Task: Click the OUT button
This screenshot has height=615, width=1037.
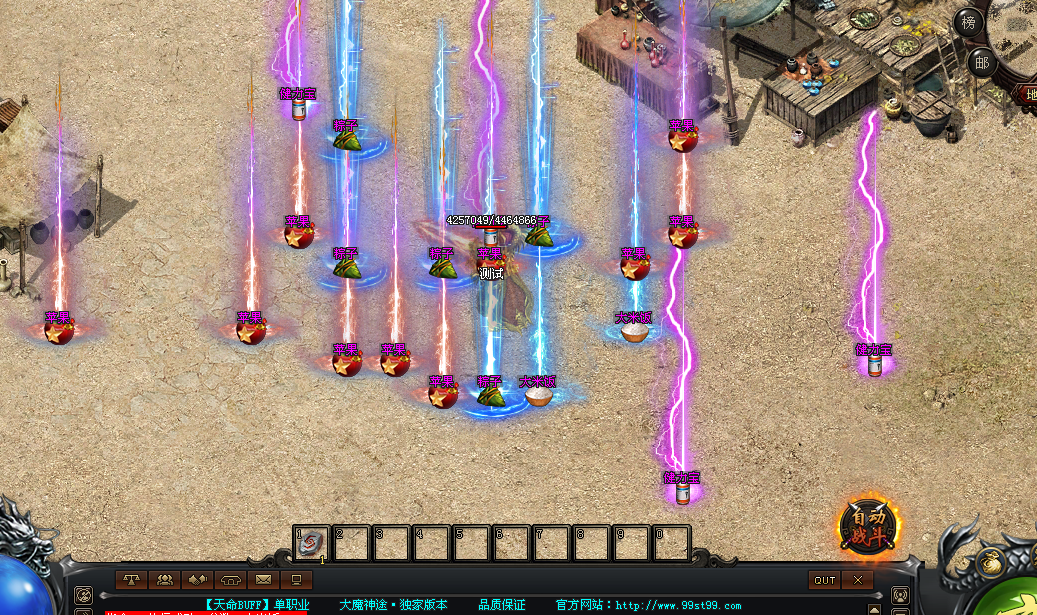Action: [x=825, y=580]
